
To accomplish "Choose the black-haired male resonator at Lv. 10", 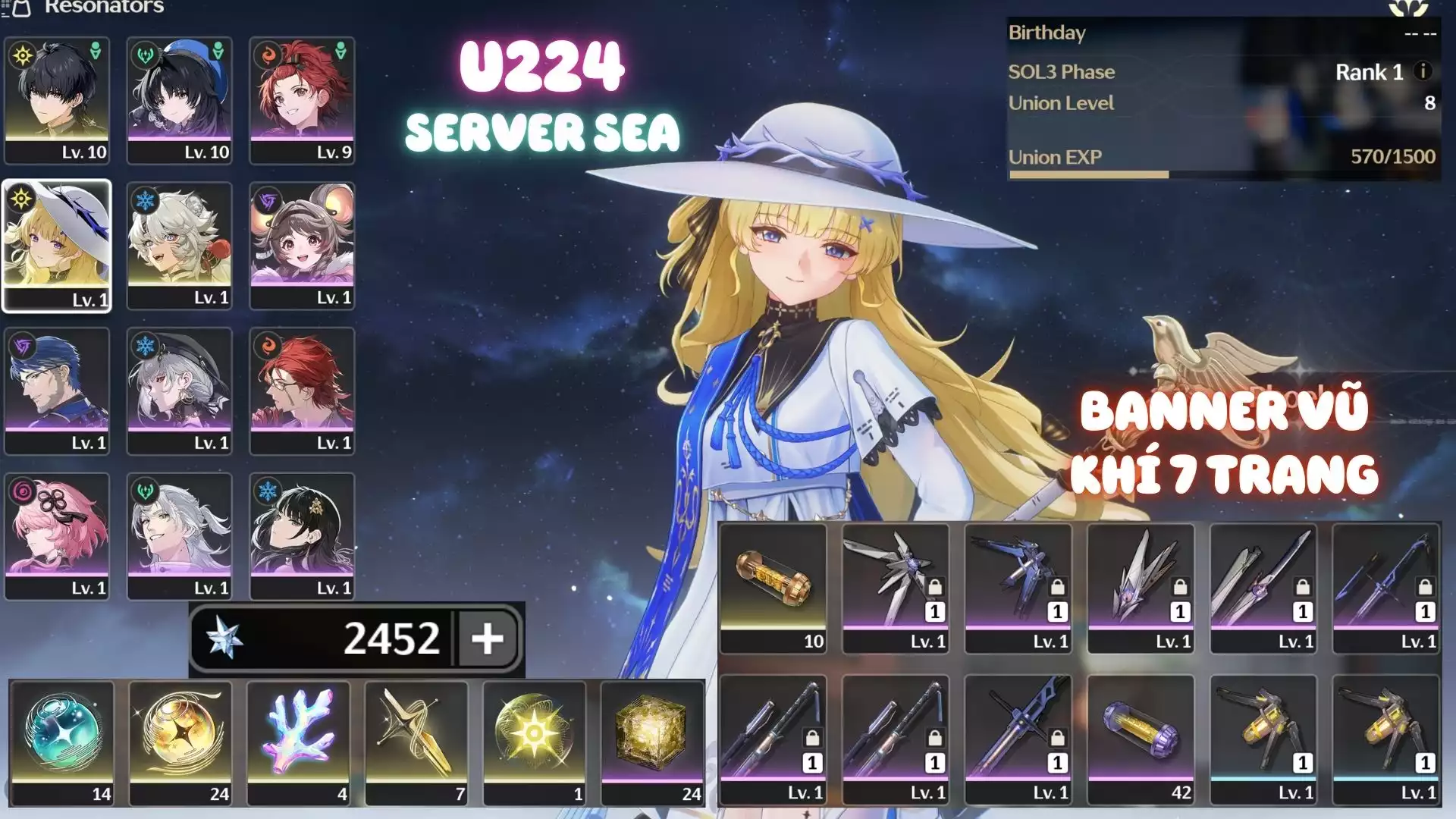I will [57, 99].
